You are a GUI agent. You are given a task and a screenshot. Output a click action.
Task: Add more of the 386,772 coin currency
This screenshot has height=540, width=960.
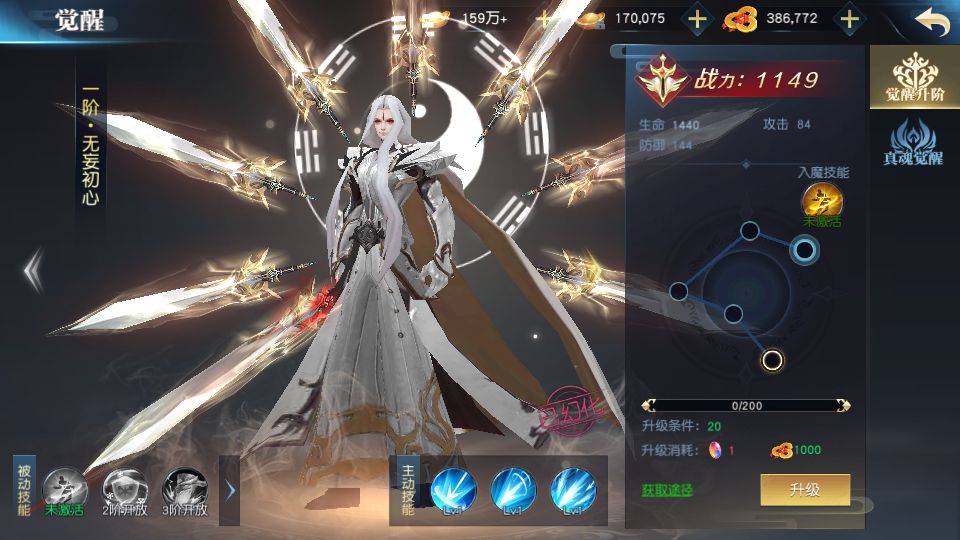click(x=849, y=19)
